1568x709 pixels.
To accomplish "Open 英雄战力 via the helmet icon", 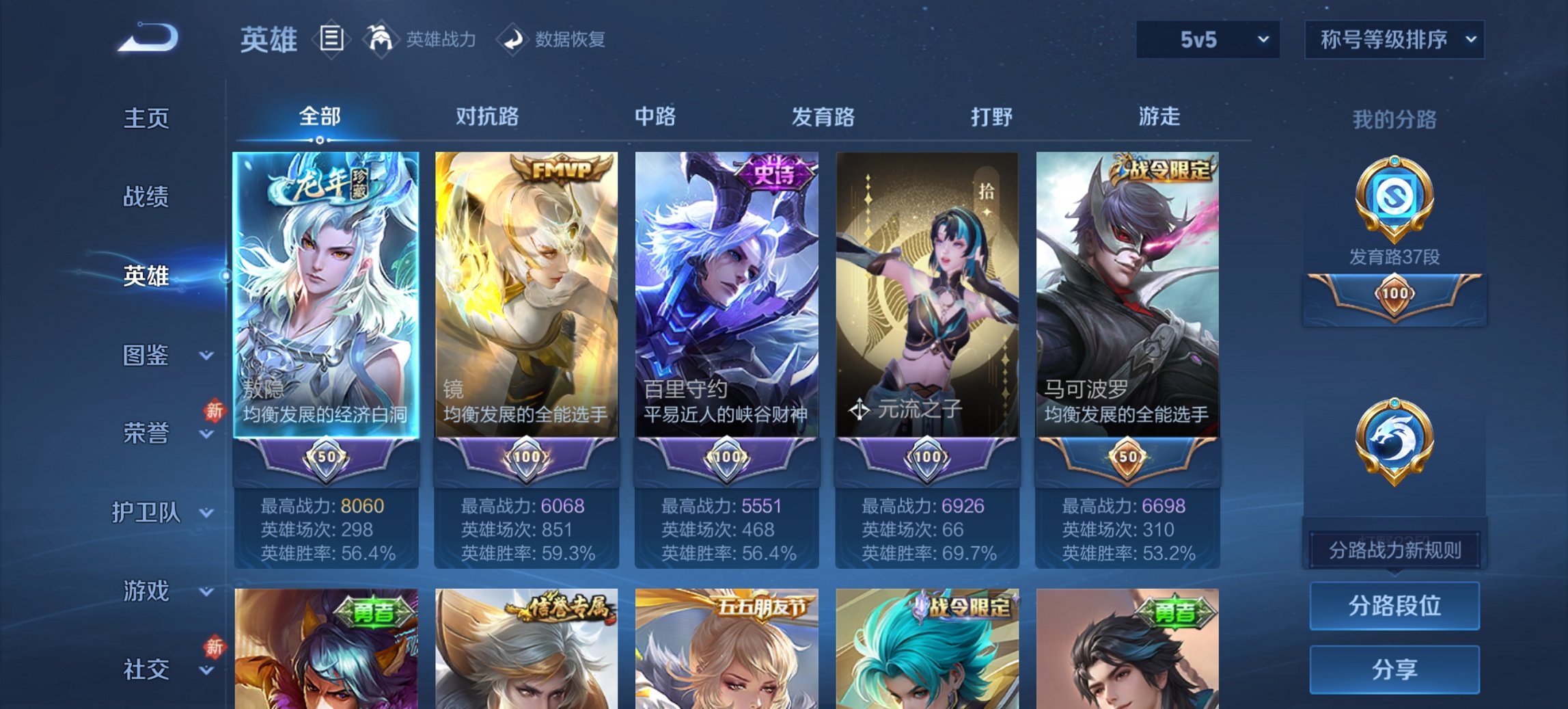I will (381, 39).
